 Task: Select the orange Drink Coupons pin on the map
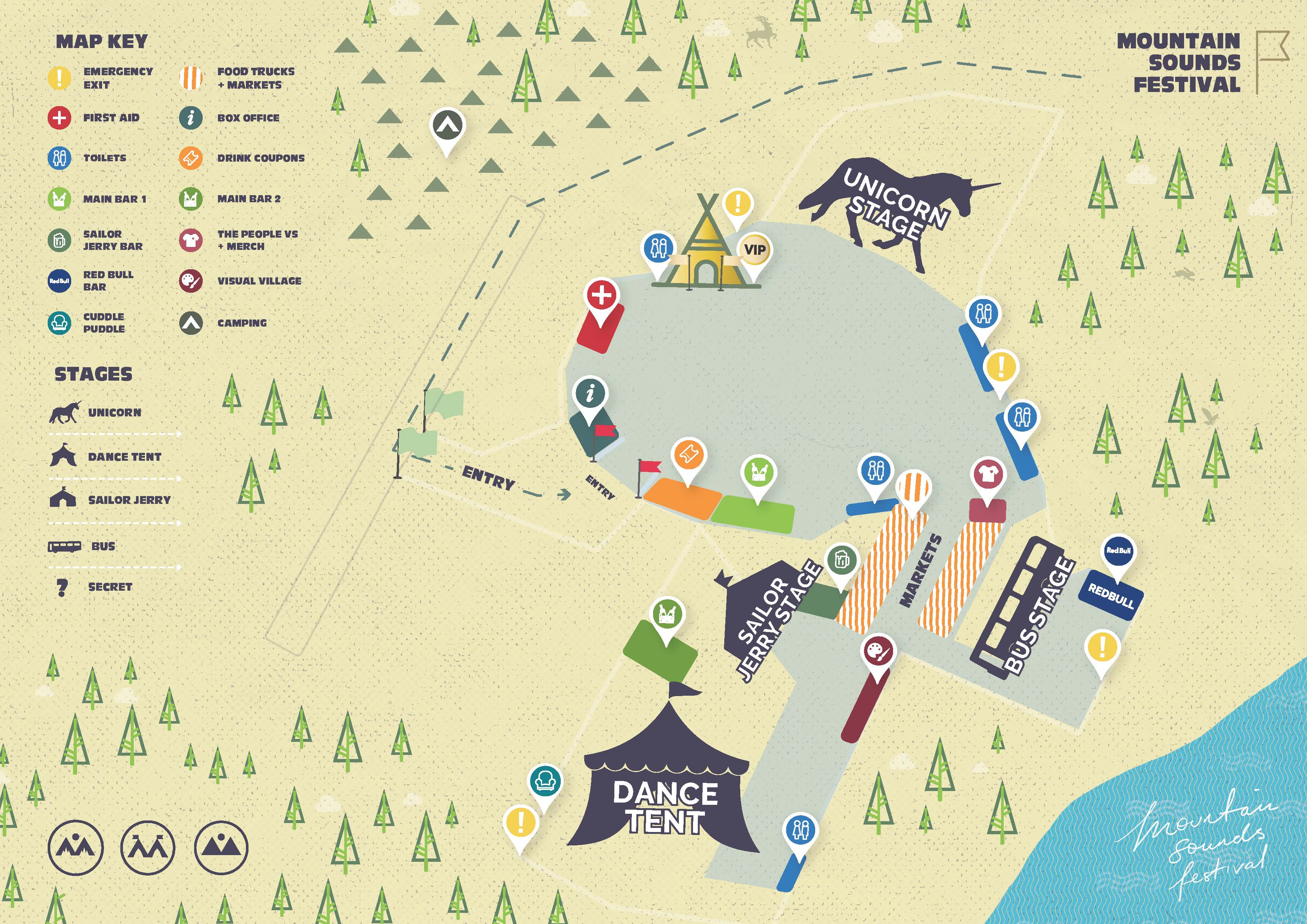click(688, 455)
